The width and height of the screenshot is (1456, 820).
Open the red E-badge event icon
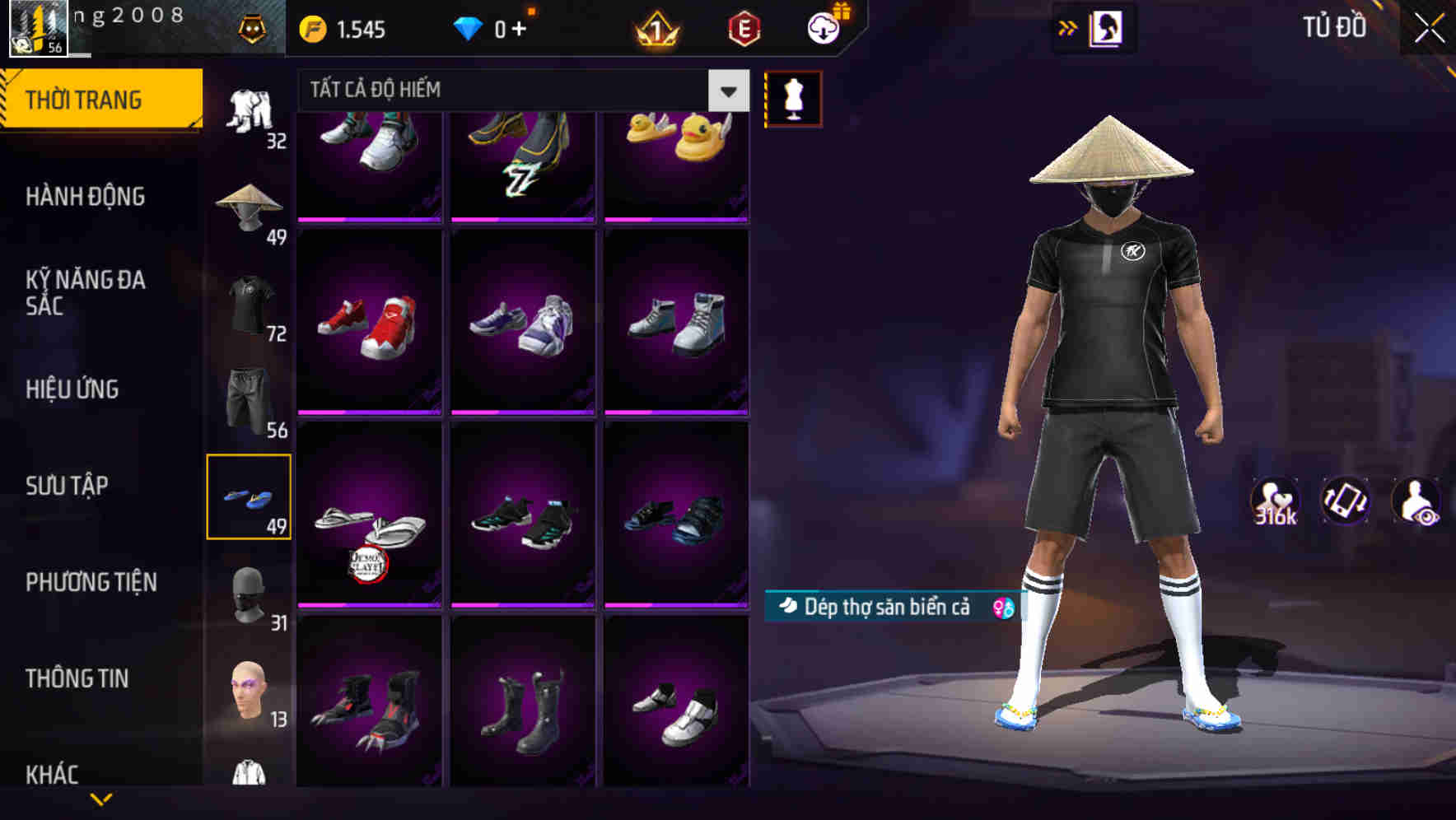click(x=744, y=27)
